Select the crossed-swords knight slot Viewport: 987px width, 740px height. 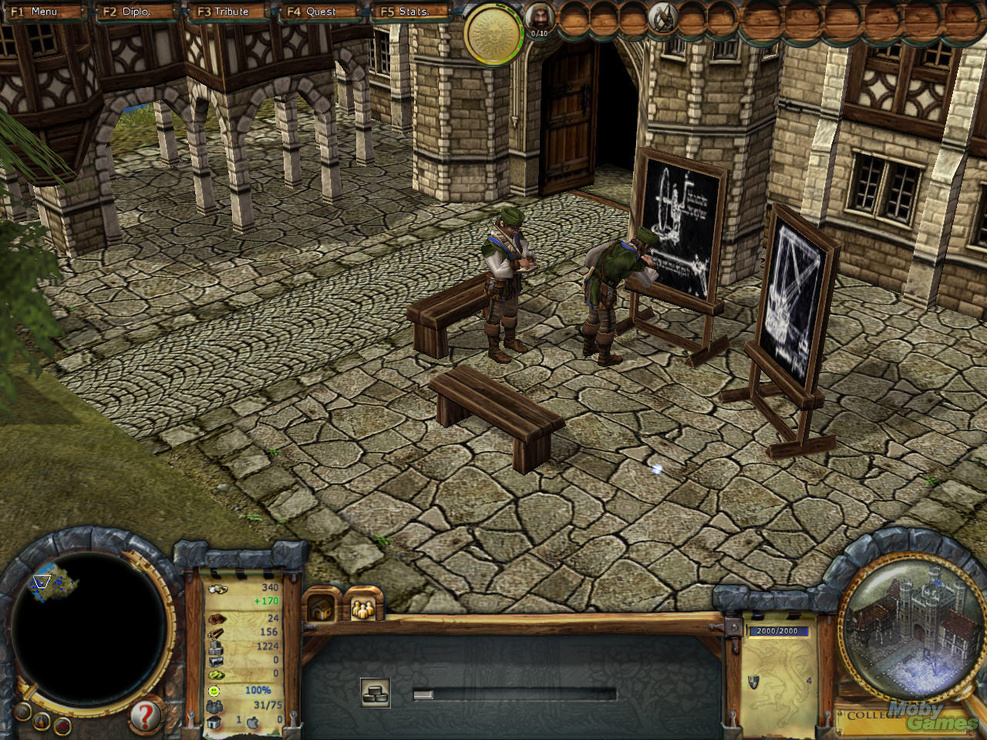coord(662,17)
